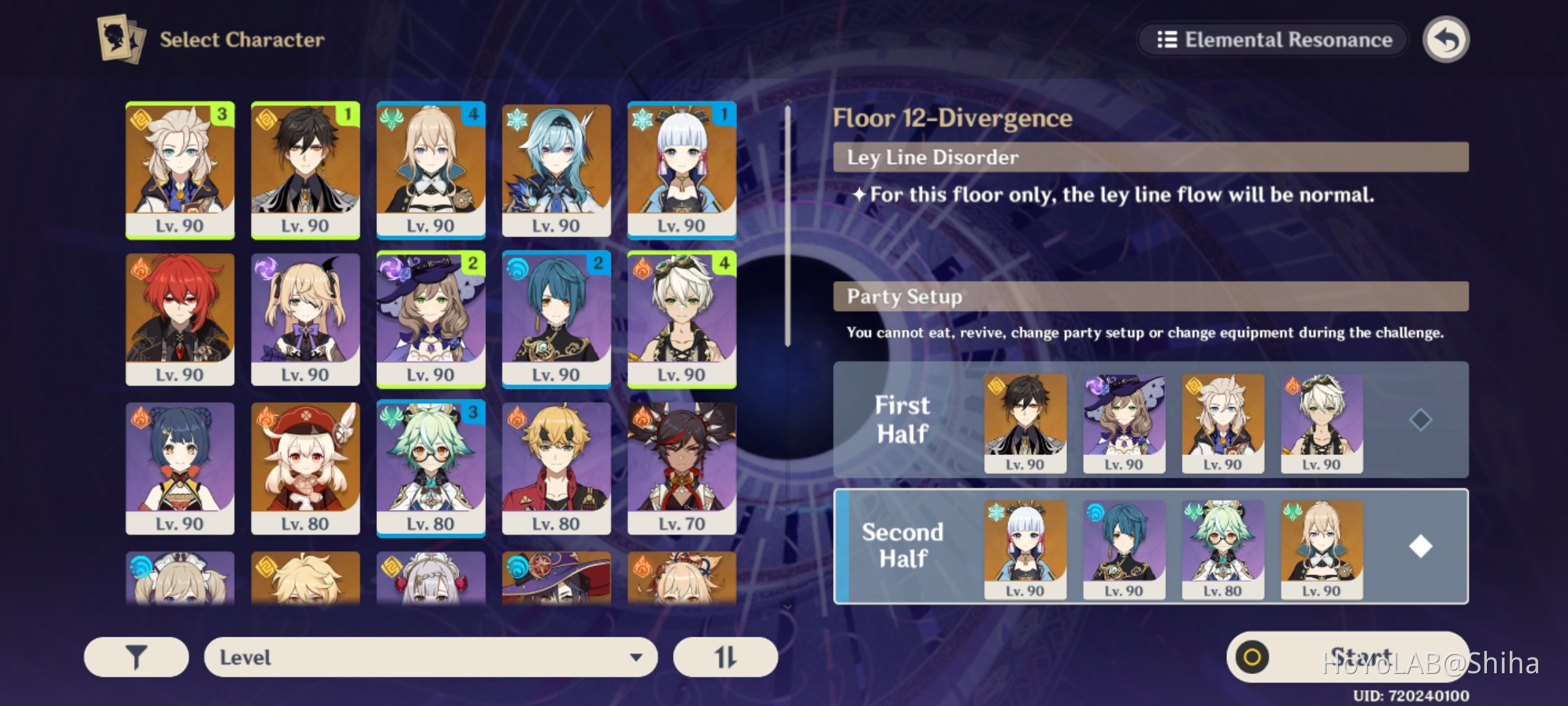Image resolution: width=1568 pixels, height=706 pixels.
Task: Select Xingqiu in the Second Half party
Action: pyautogui.click(x=1123, y=549)
